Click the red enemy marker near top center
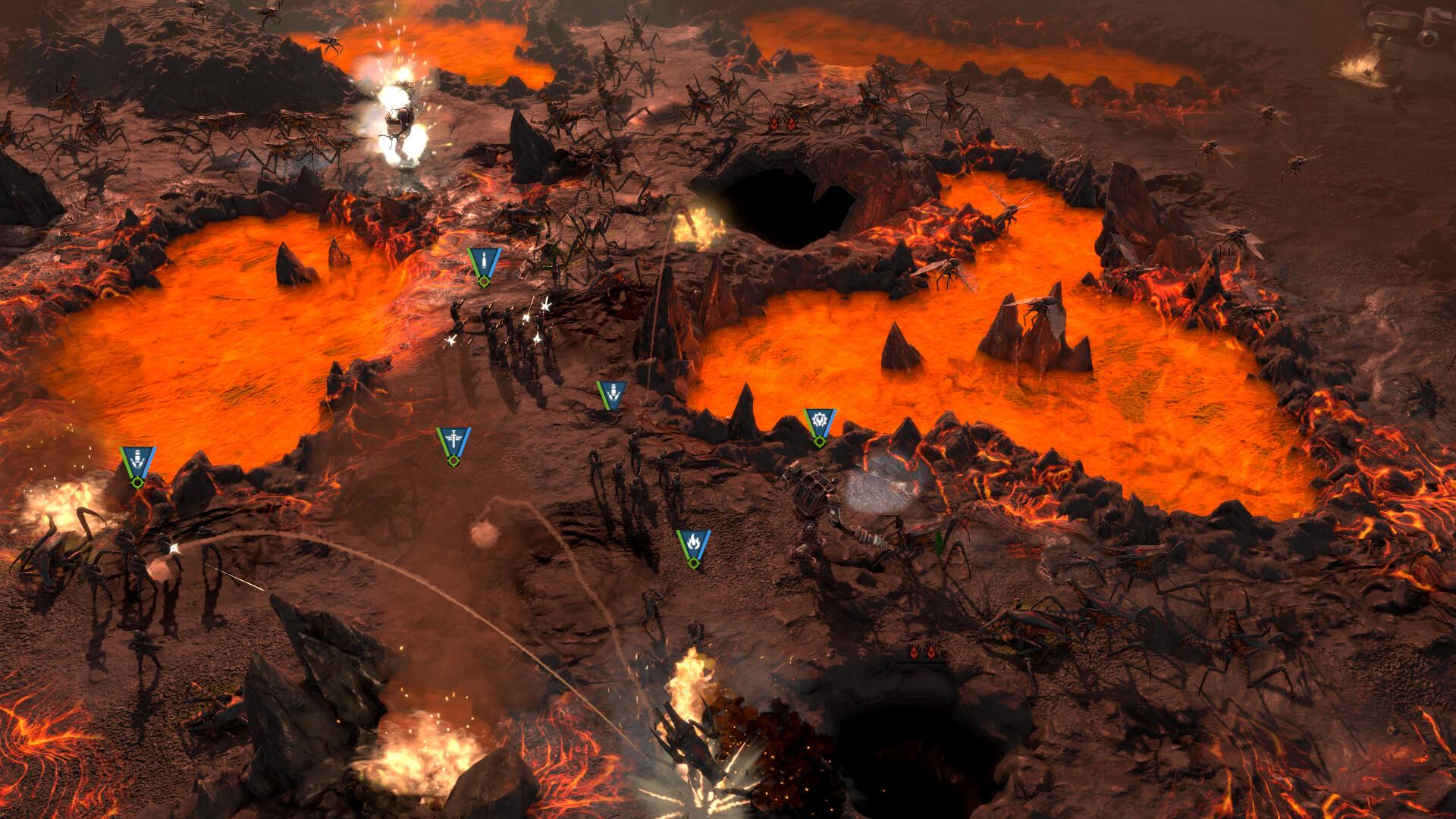Screen dimensions: 1456x819 pos(782,121)
